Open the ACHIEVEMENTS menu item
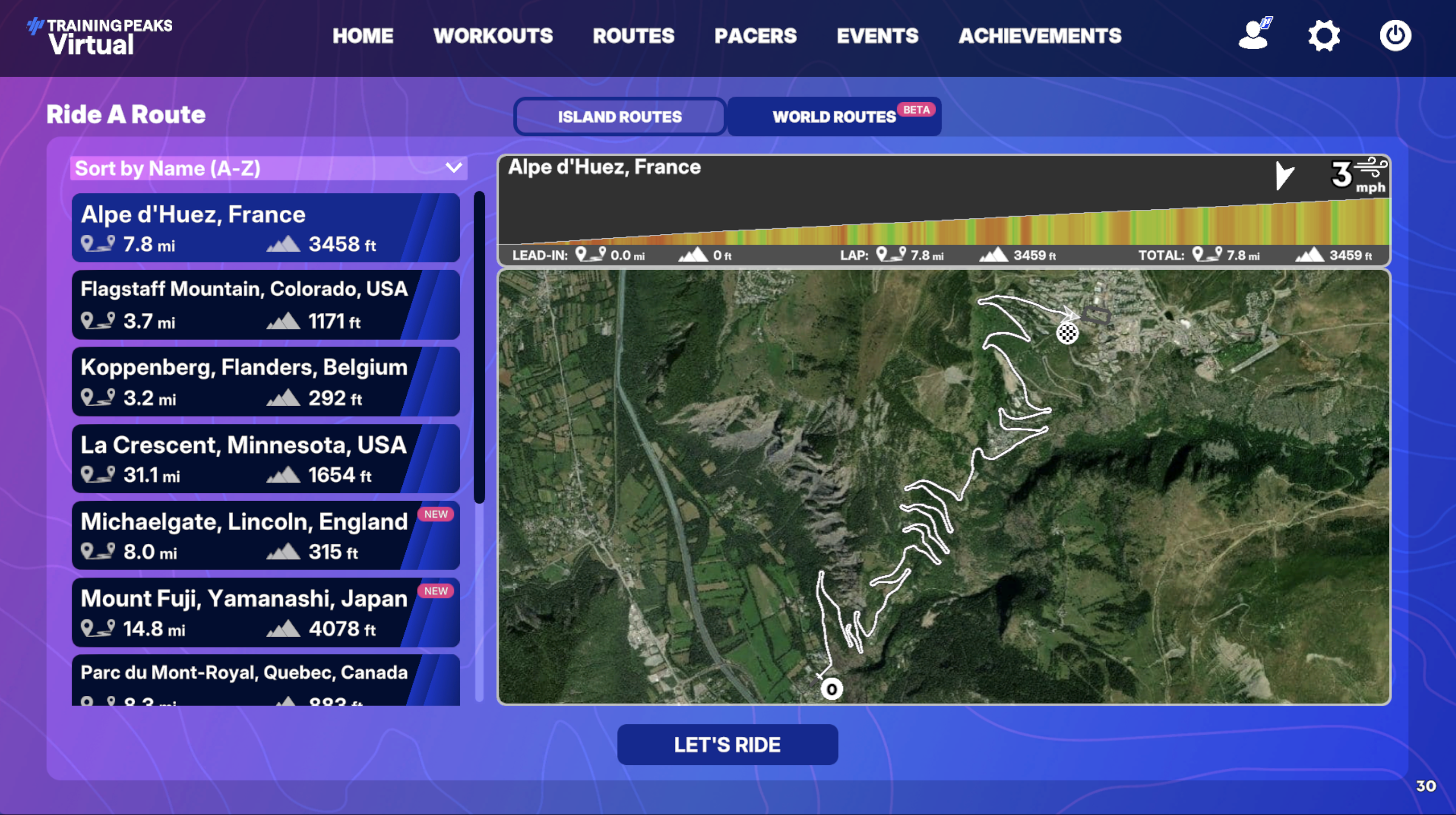 [x=1040, y=36]
